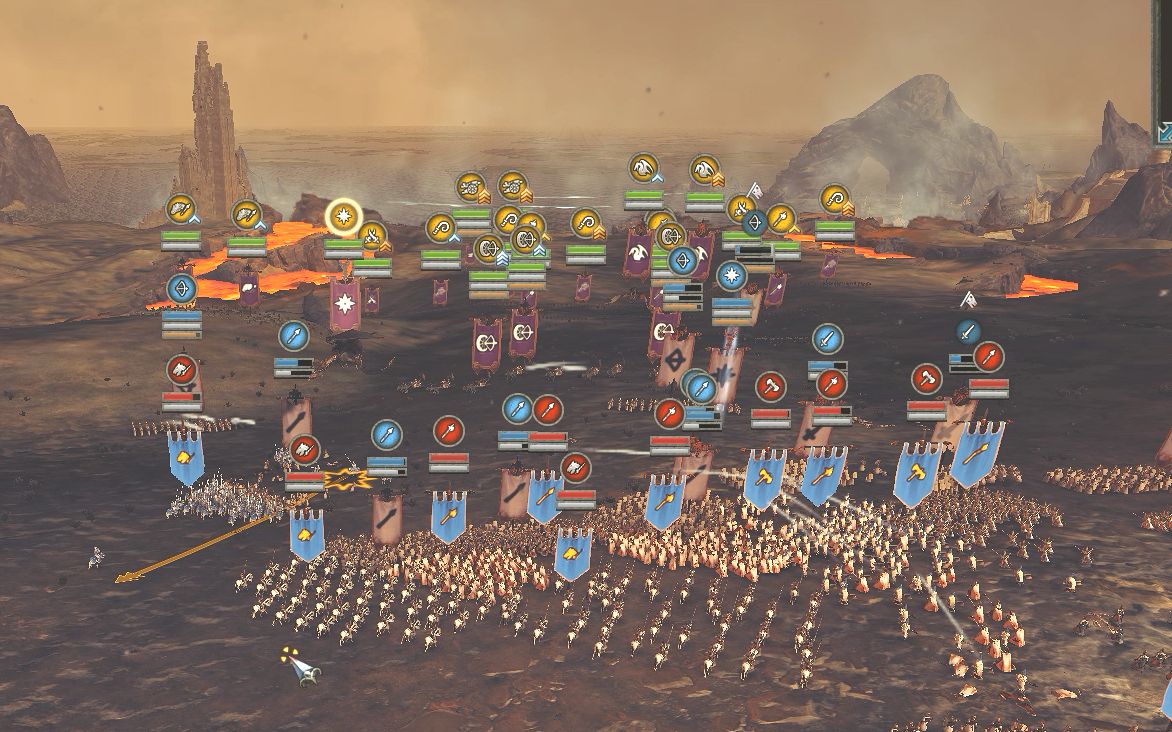Screen dimensions: 1172x732
Task: Select the glowing yellow star lord icon
Action: tap(344, 215)
